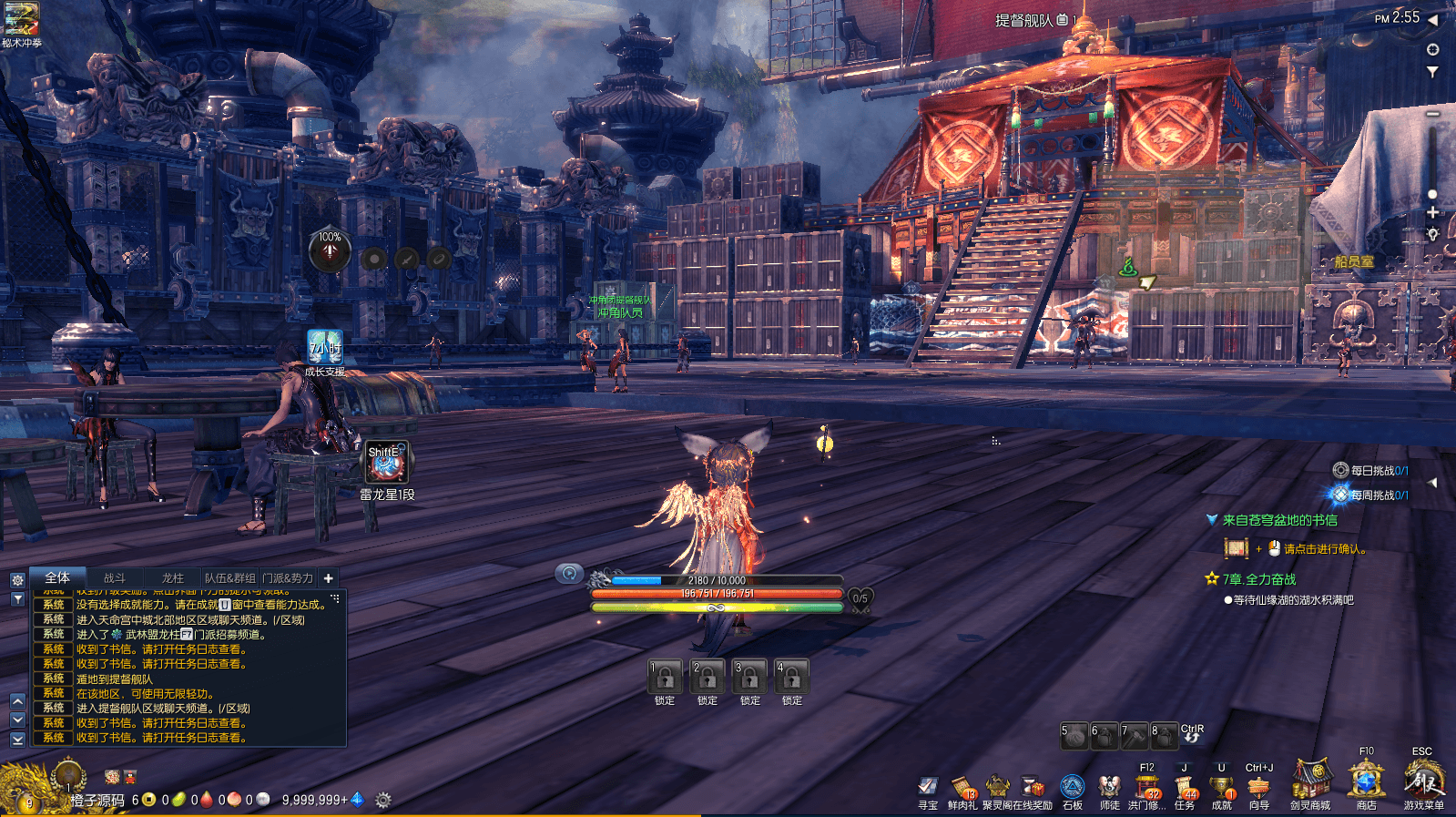Open the 鲜肉礼 gift menu
Image resolution: width=1456 pixels, height=817 pixels.
(962, 787)
